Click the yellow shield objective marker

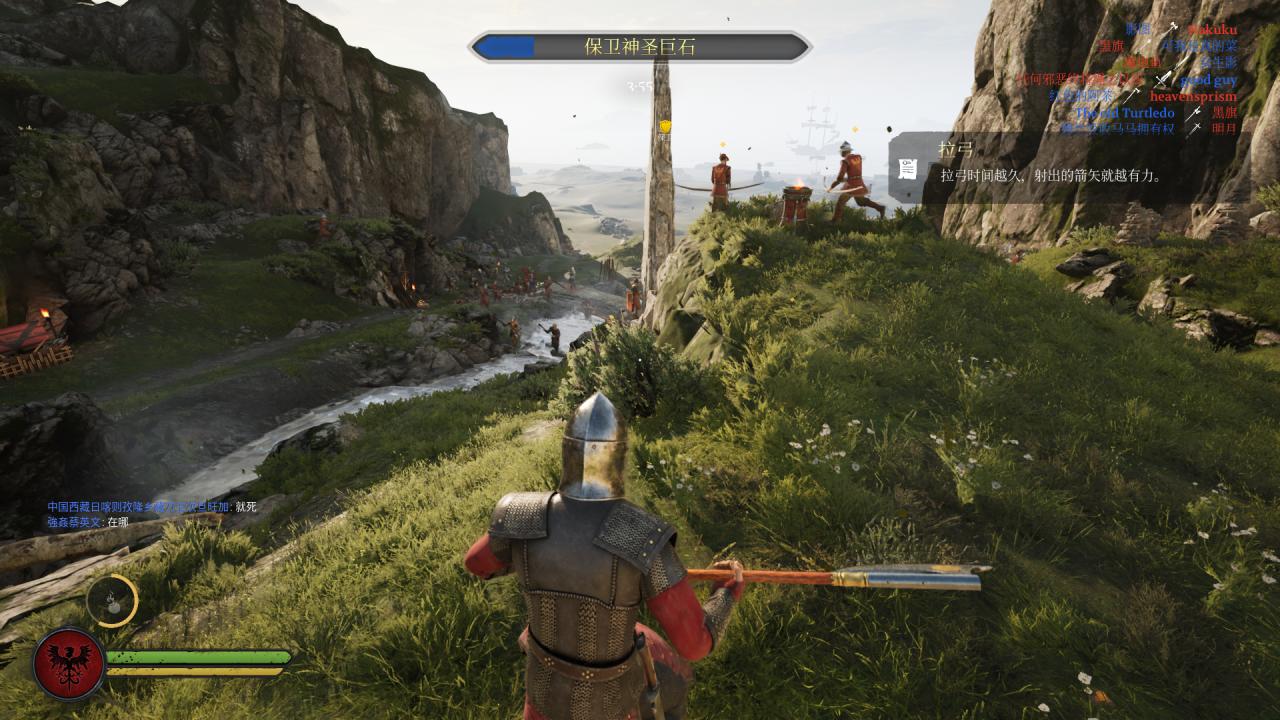tap(663, 126)
